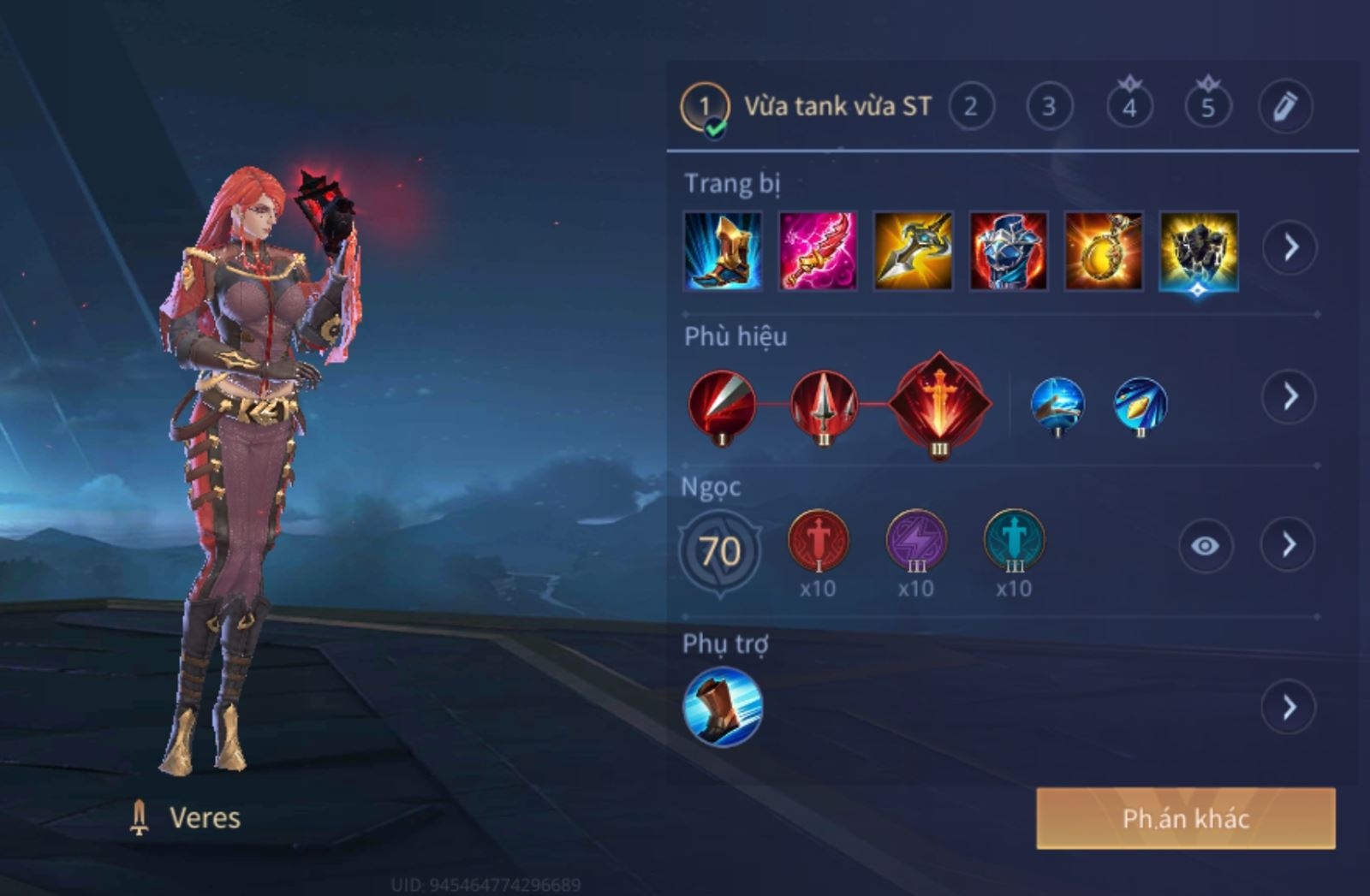Select the golden boots equipment item

723,251
